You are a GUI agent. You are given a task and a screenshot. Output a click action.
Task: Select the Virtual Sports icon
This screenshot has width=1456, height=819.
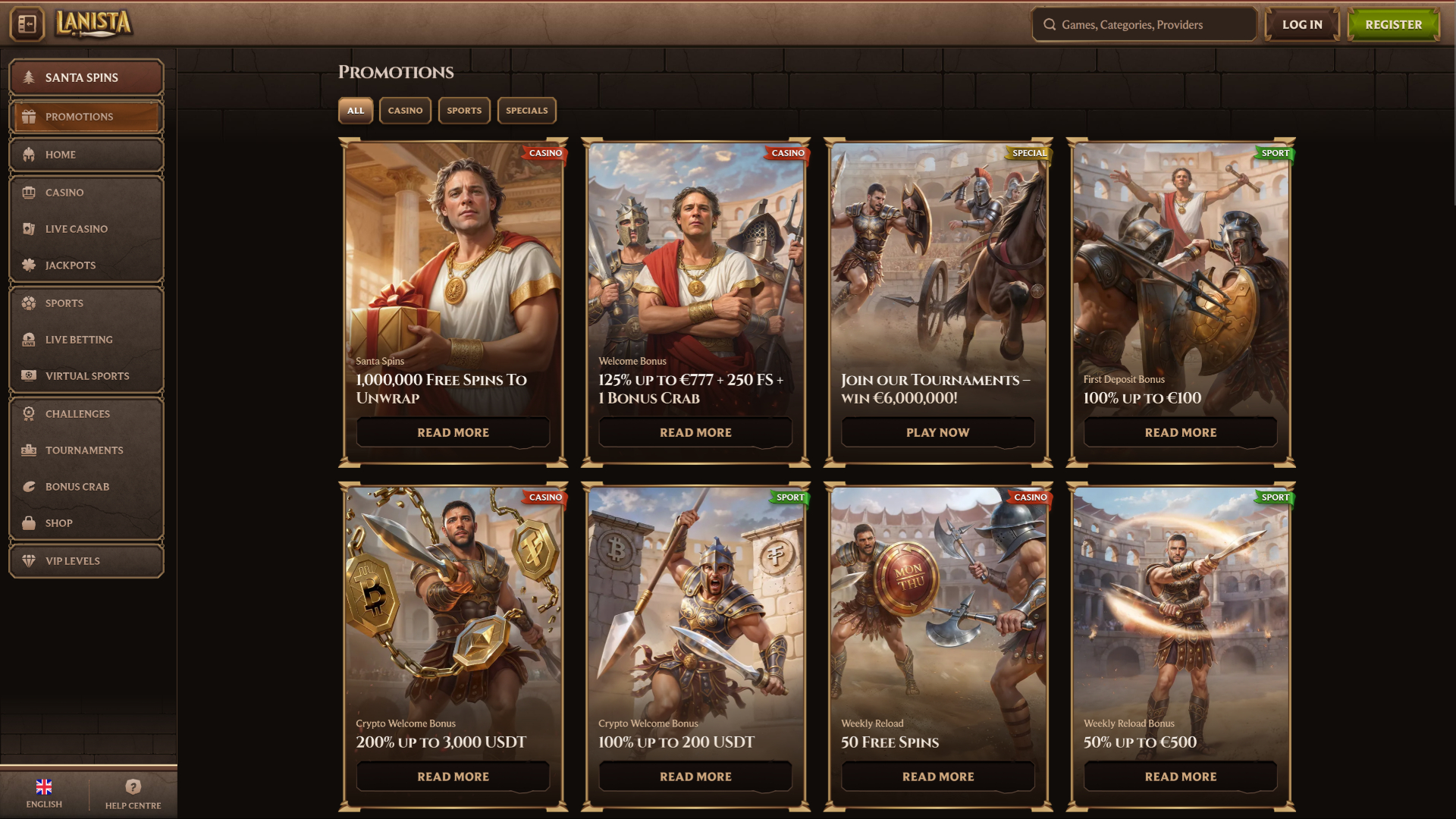(28, 375)
